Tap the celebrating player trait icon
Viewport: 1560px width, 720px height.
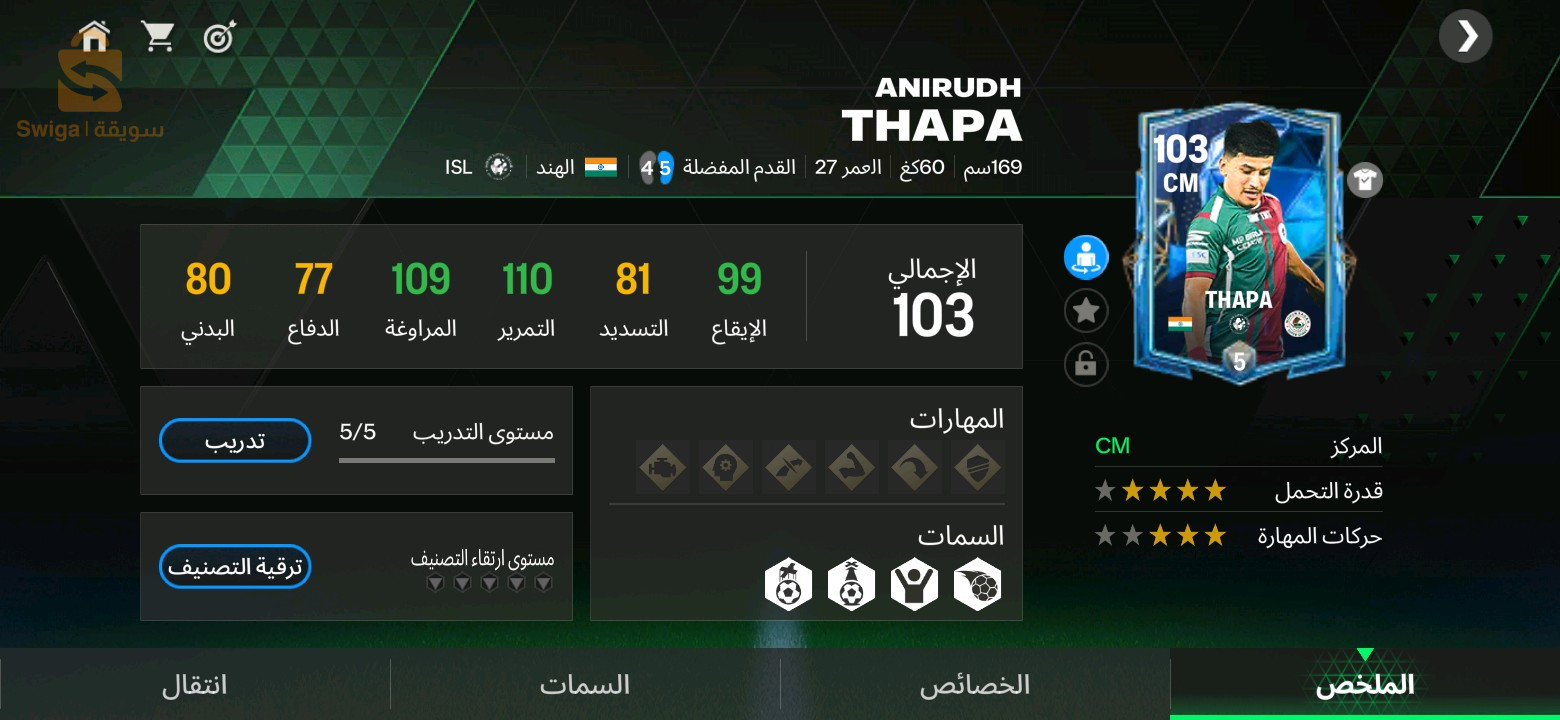[x=914, y=583]
